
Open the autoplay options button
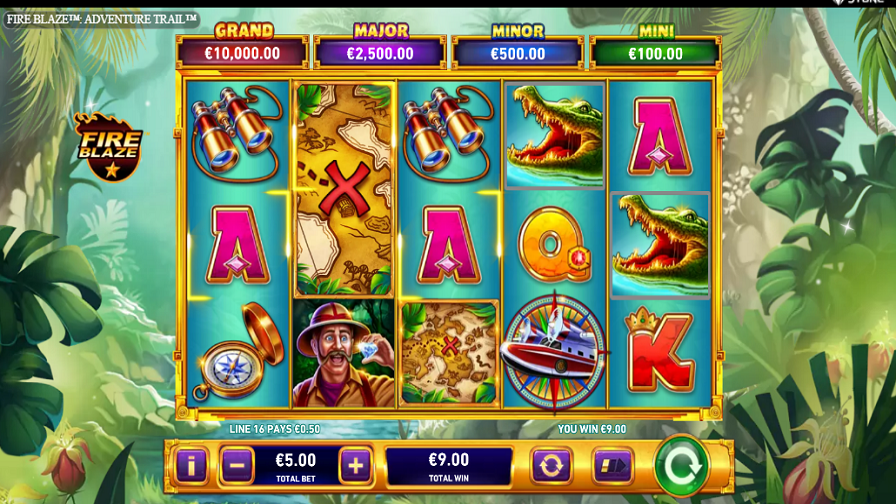(x=550, y=465)
